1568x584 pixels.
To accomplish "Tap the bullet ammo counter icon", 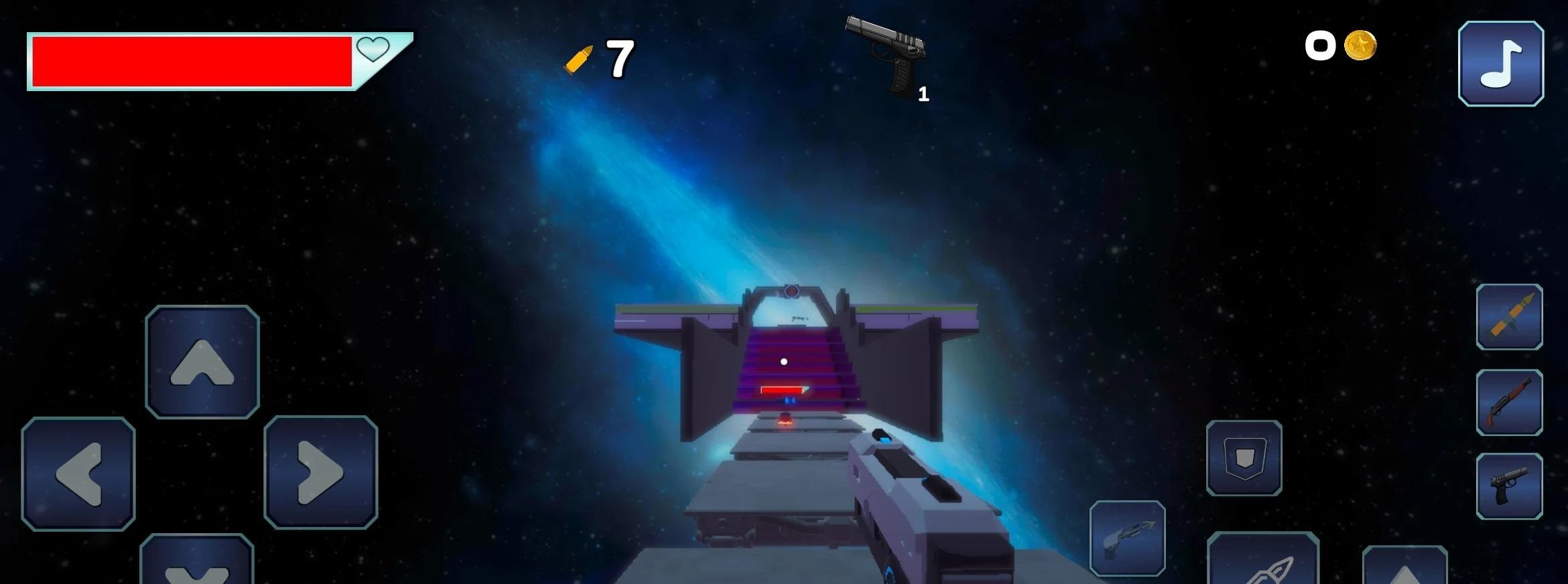I will [x=579, y=57].
